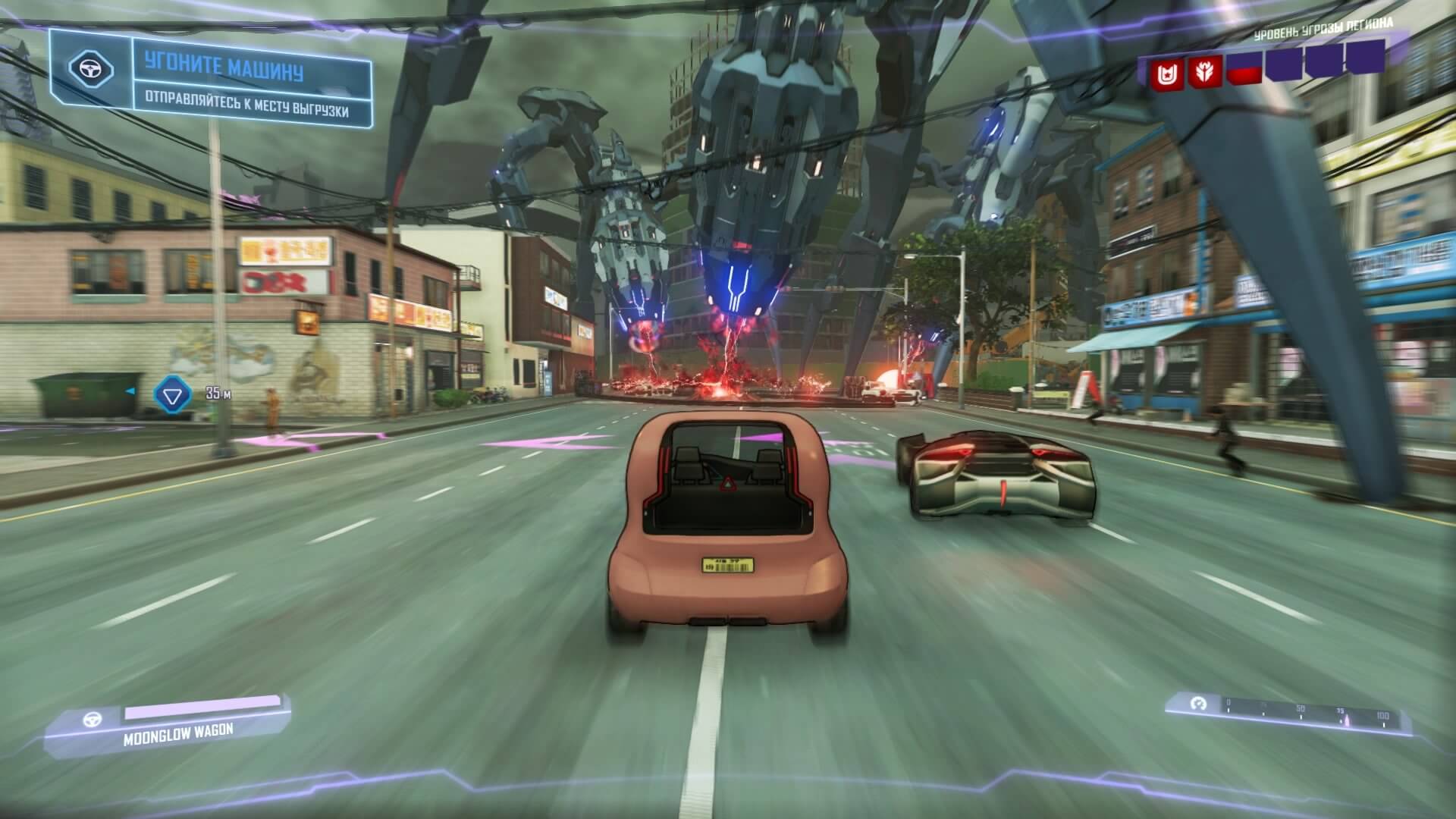Click the steering wheel objective icon
The image size is (1456, 819).
tap(91, 69)
